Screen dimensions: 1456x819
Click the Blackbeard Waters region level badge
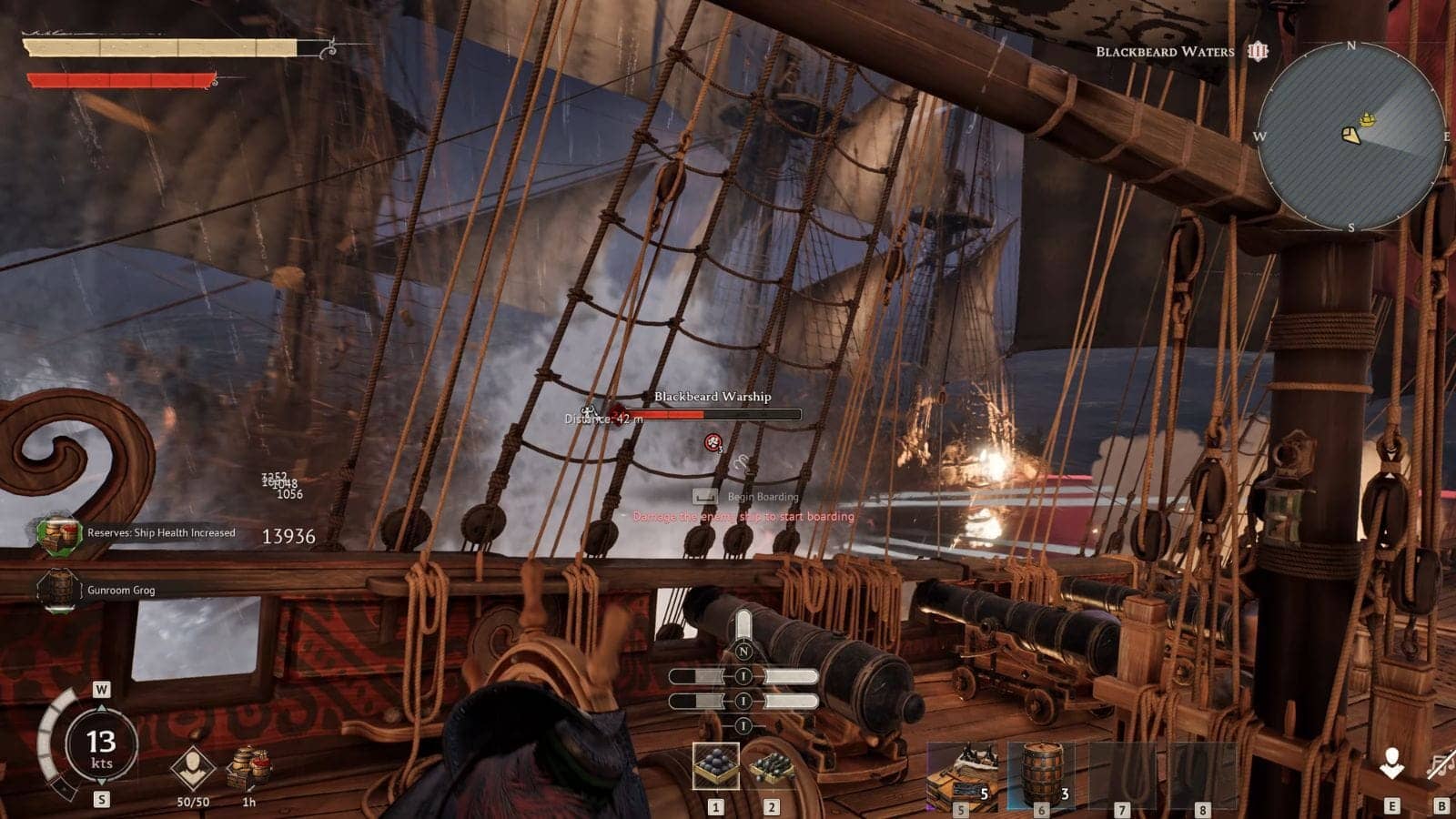(1258, 51)
